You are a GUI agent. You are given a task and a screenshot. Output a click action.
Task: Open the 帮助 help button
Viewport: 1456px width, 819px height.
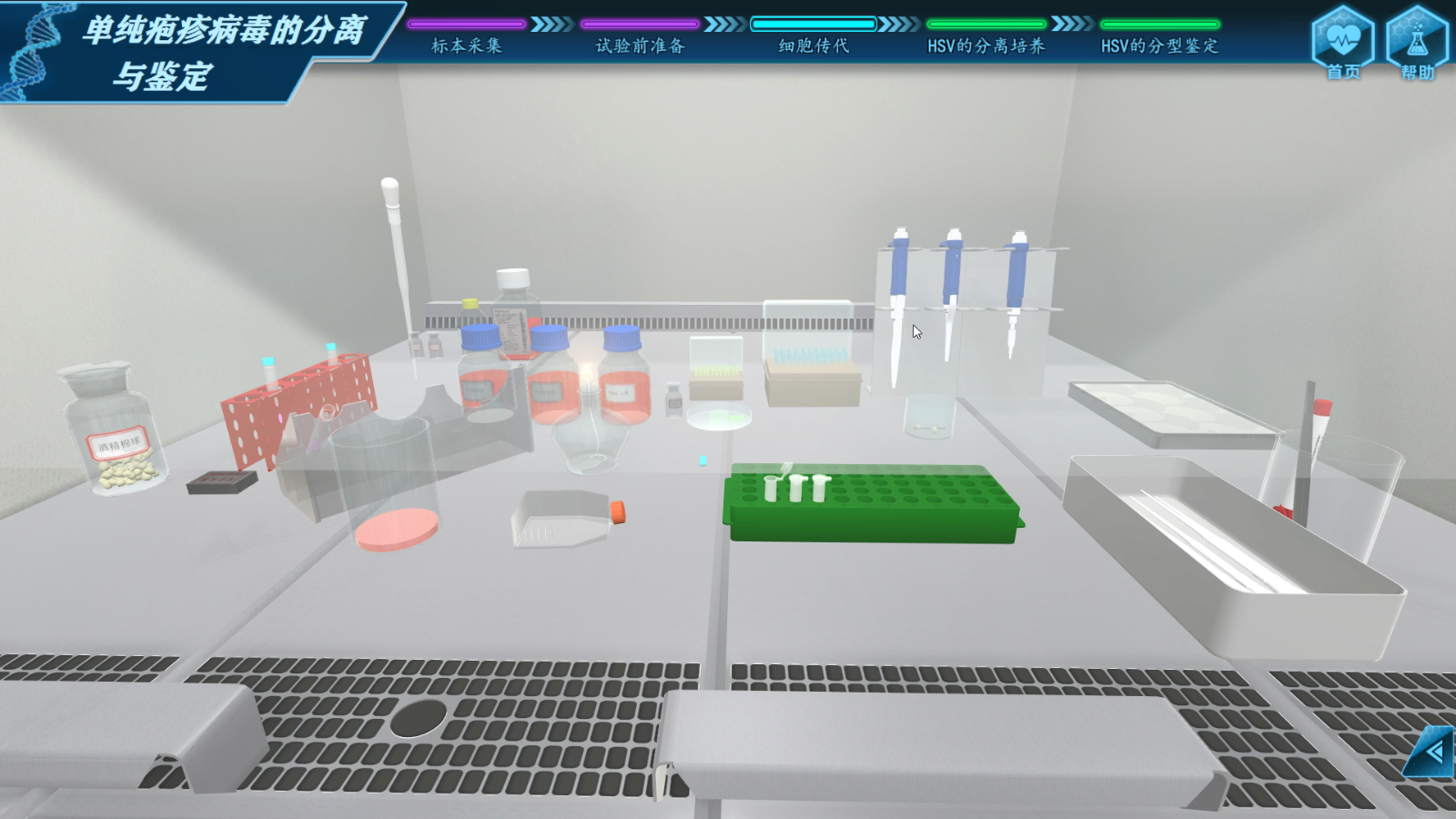pyautogui.click(x=1416, y=44)
